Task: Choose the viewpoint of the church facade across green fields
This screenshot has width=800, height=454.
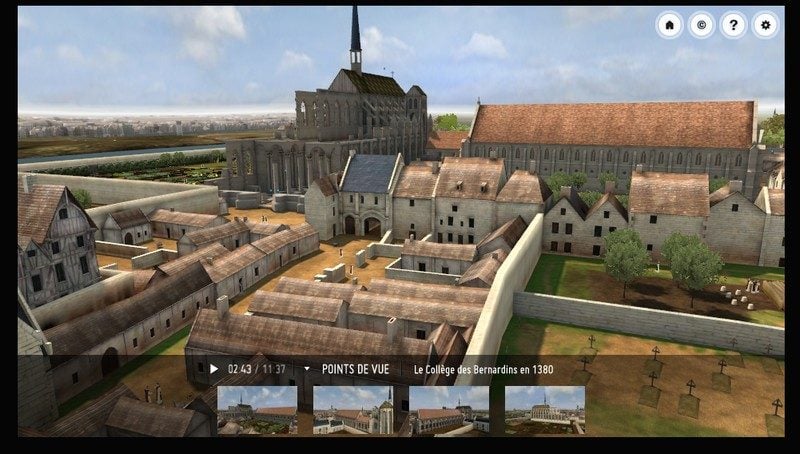Action: (x=544, y=410)
